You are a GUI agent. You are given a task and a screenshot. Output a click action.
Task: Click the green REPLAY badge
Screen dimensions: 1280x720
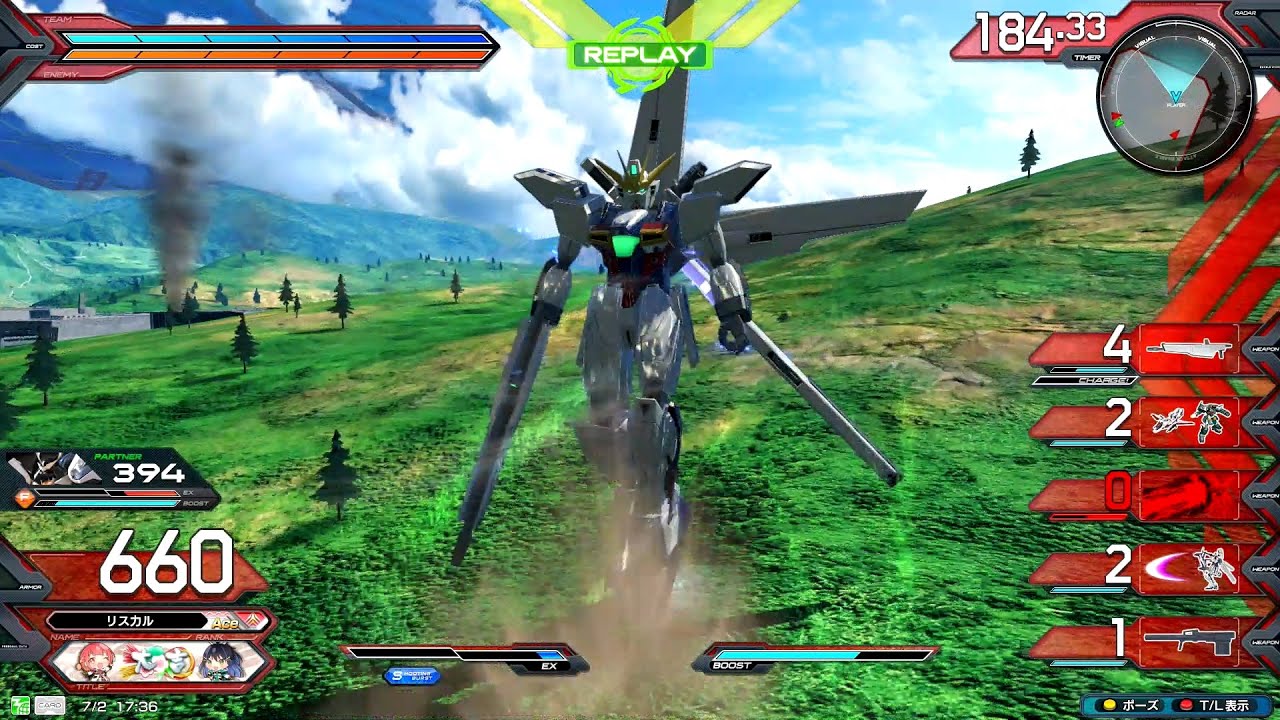[x=640, y=55]
